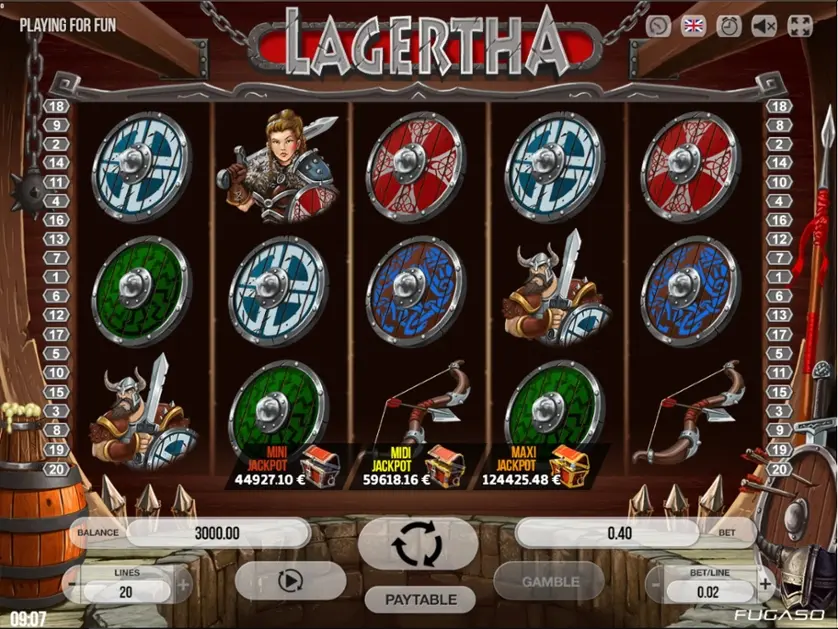The image size is (838, 629).
Task: Enter fullscreen with the expand arrows icon
Action: tap(800, 27)
